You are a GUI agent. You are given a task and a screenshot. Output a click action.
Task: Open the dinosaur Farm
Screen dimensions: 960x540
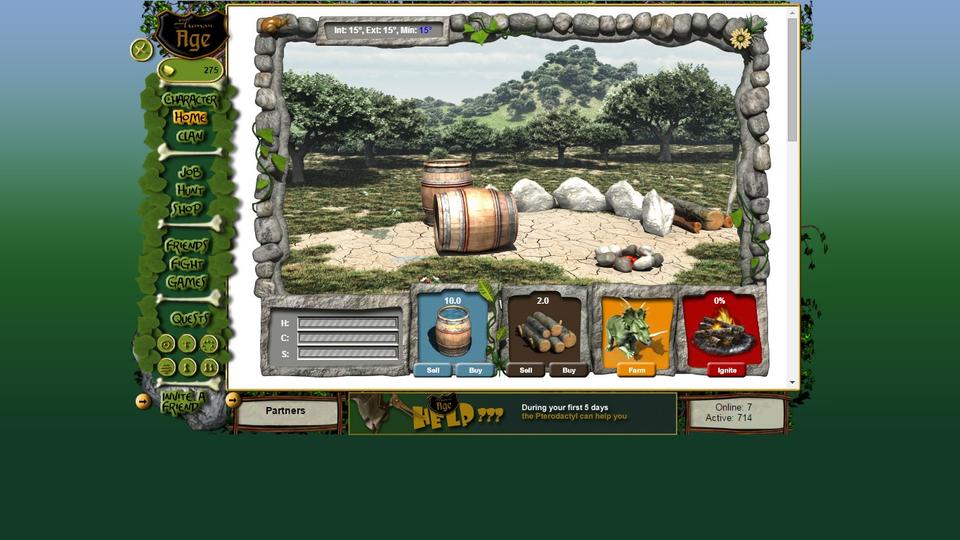click(x=636, y=370)
